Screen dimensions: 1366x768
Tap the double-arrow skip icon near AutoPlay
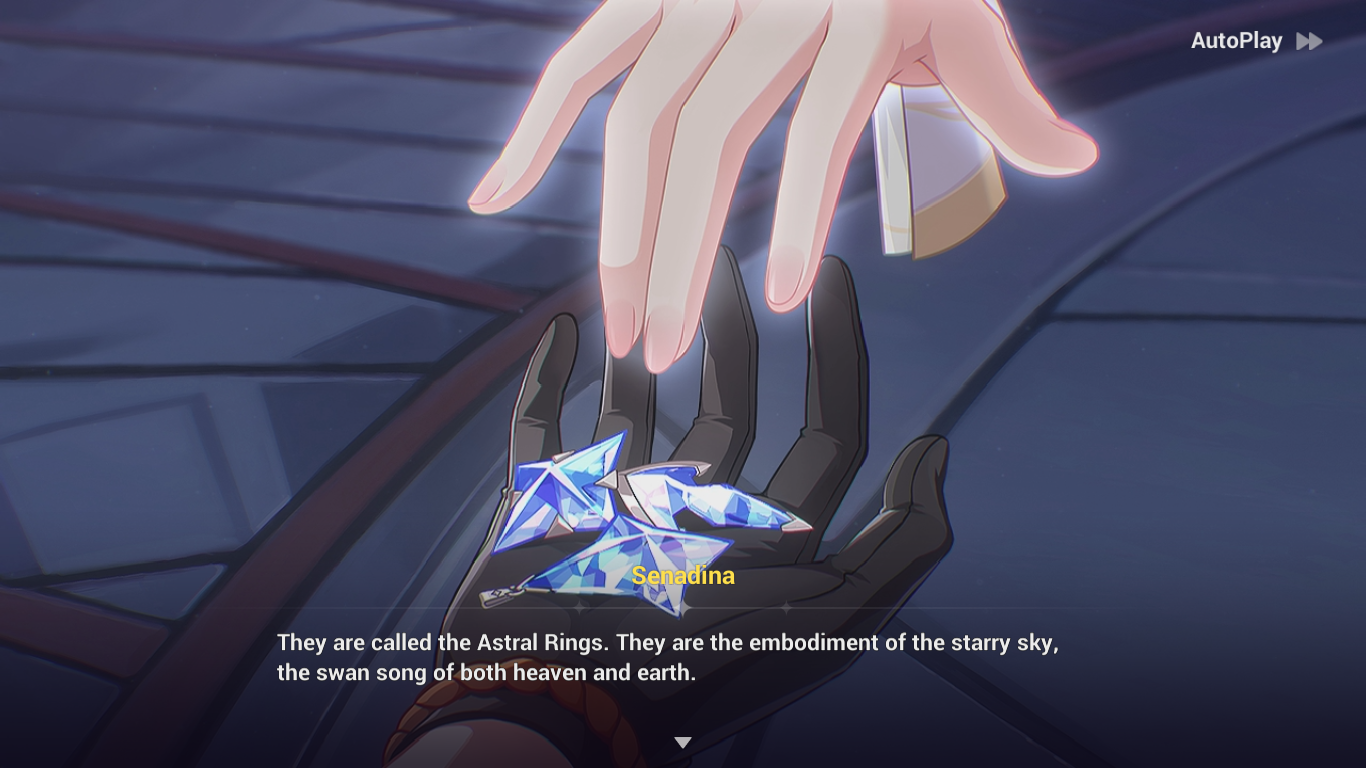coord(1309,41)
